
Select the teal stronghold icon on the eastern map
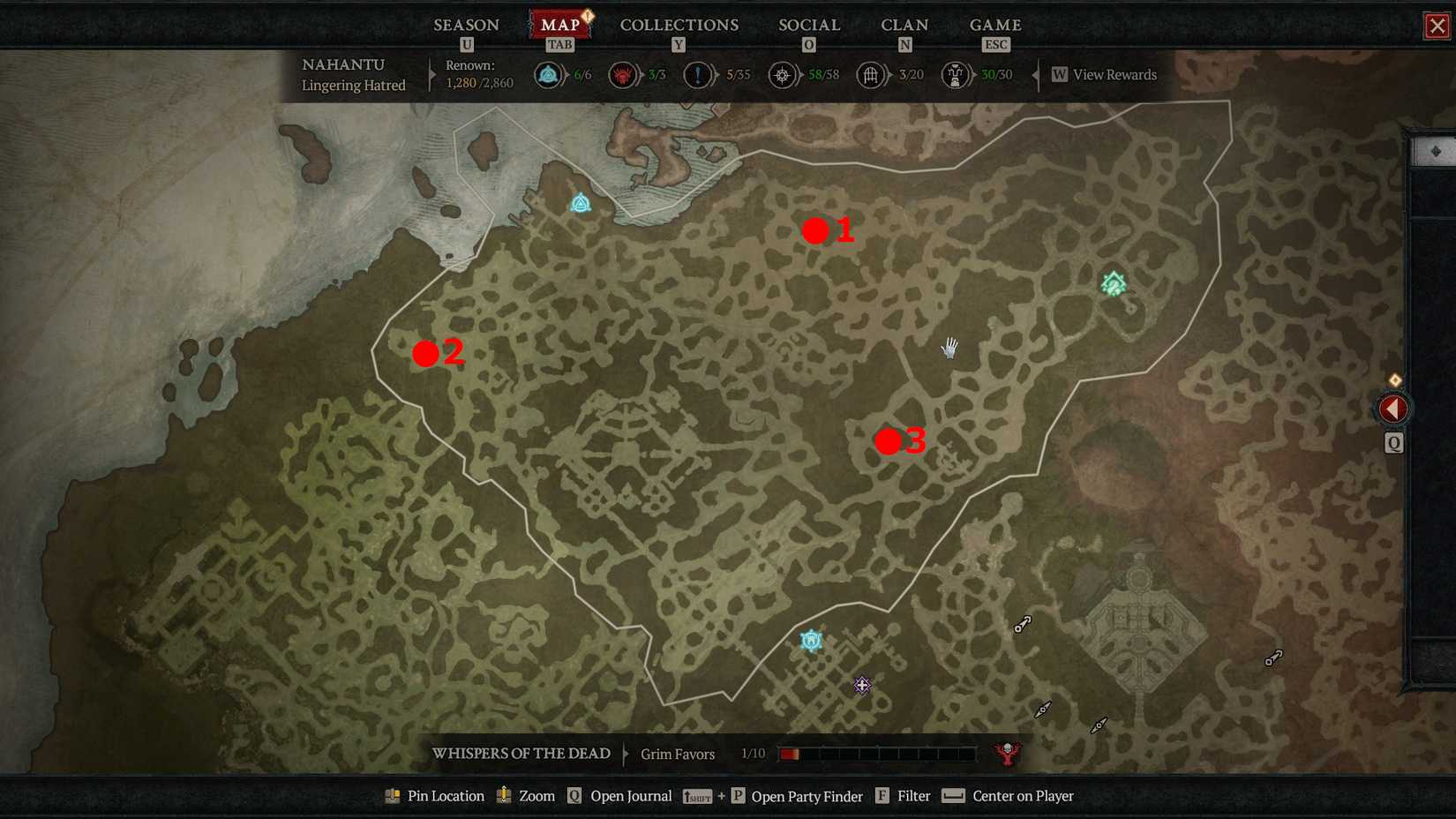coord(1113,283)
